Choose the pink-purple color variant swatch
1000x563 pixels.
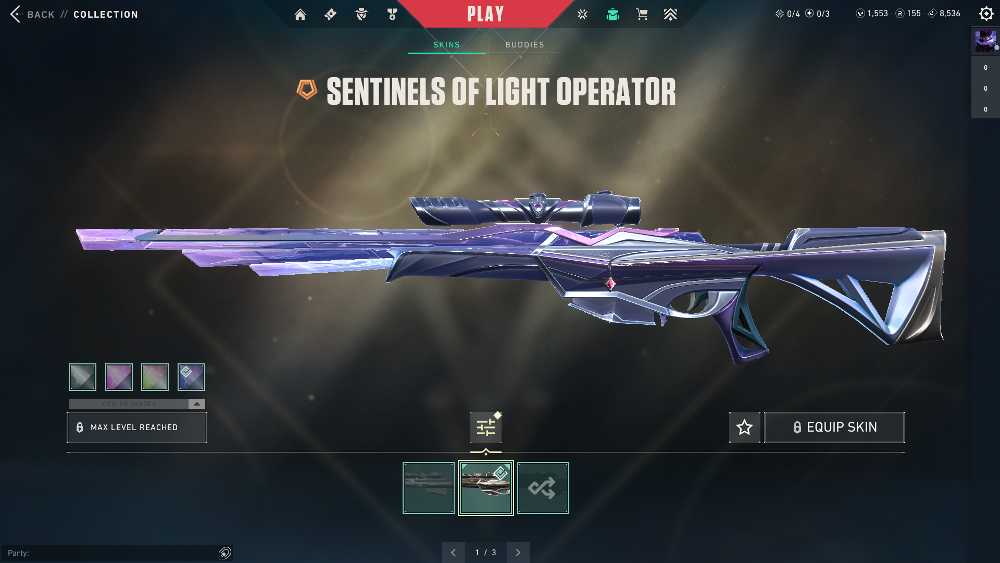[x=119, y=377]
